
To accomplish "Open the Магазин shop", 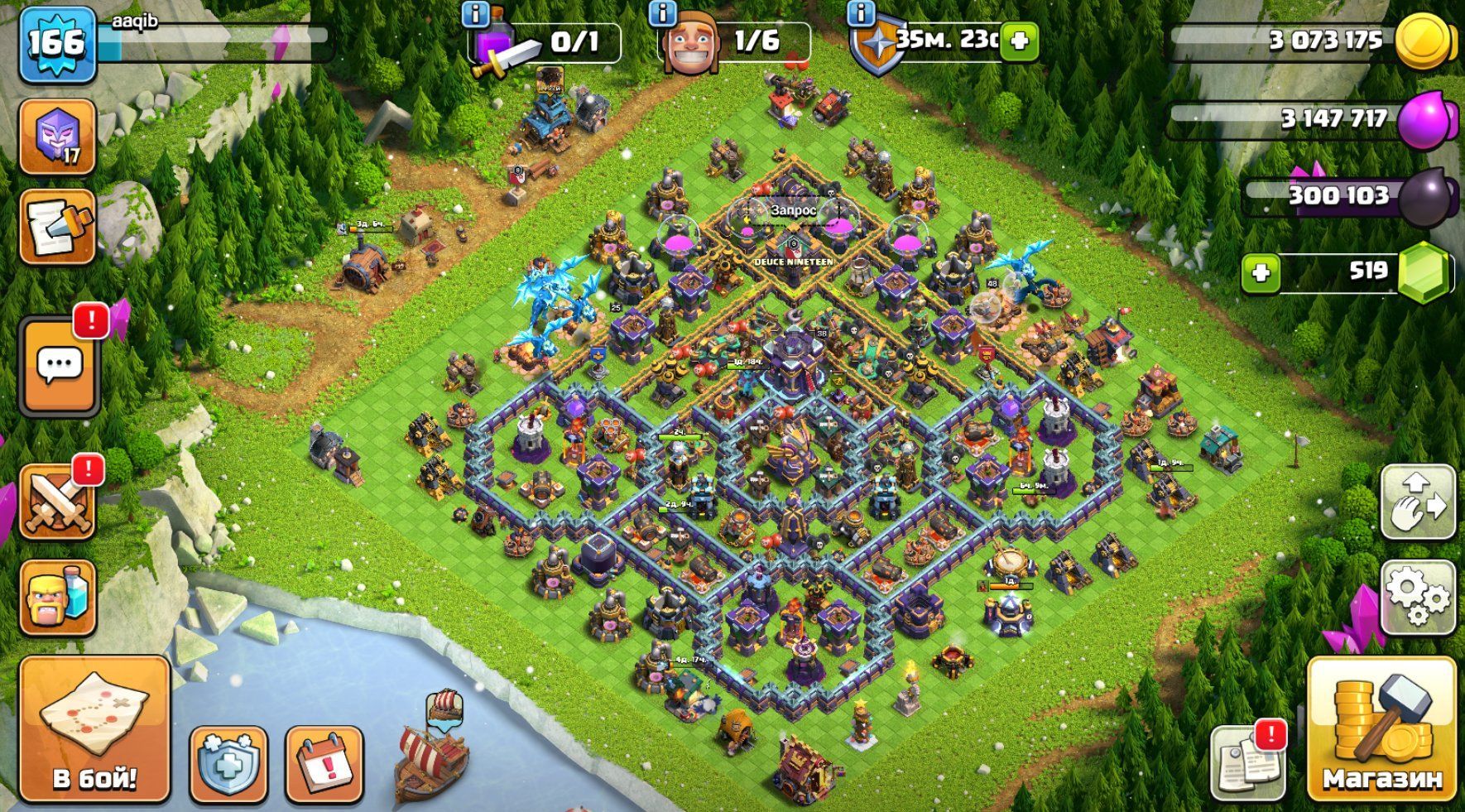I will click(1381, 729).
